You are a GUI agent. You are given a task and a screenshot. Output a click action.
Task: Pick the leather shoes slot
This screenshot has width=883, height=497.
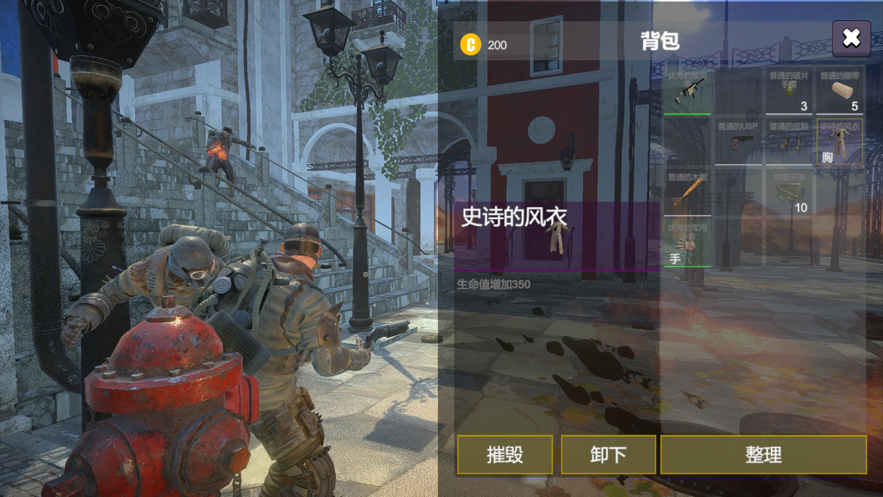[x=789, y=141]
